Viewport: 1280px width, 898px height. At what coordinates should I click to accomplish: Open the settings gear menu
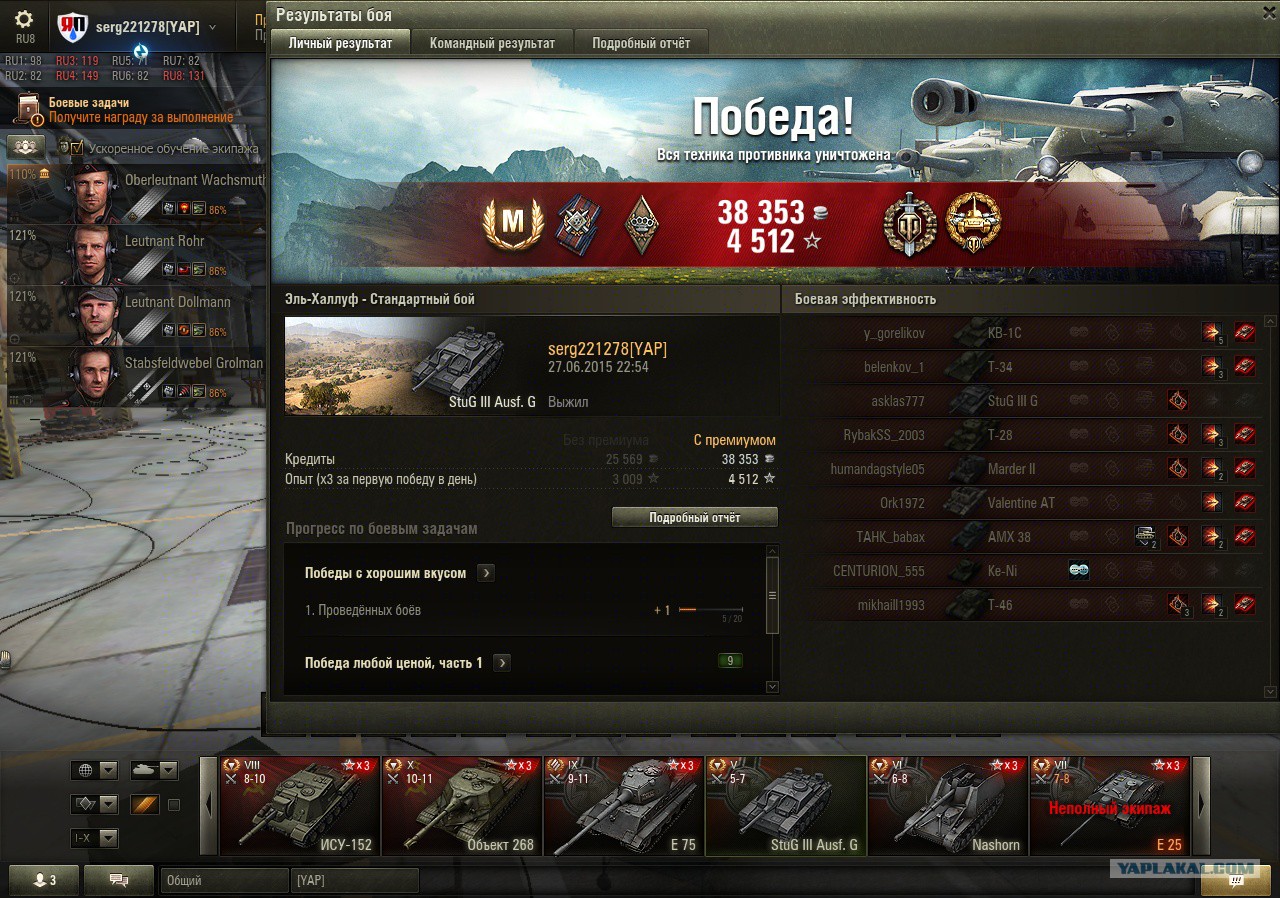tap(25, 19)
